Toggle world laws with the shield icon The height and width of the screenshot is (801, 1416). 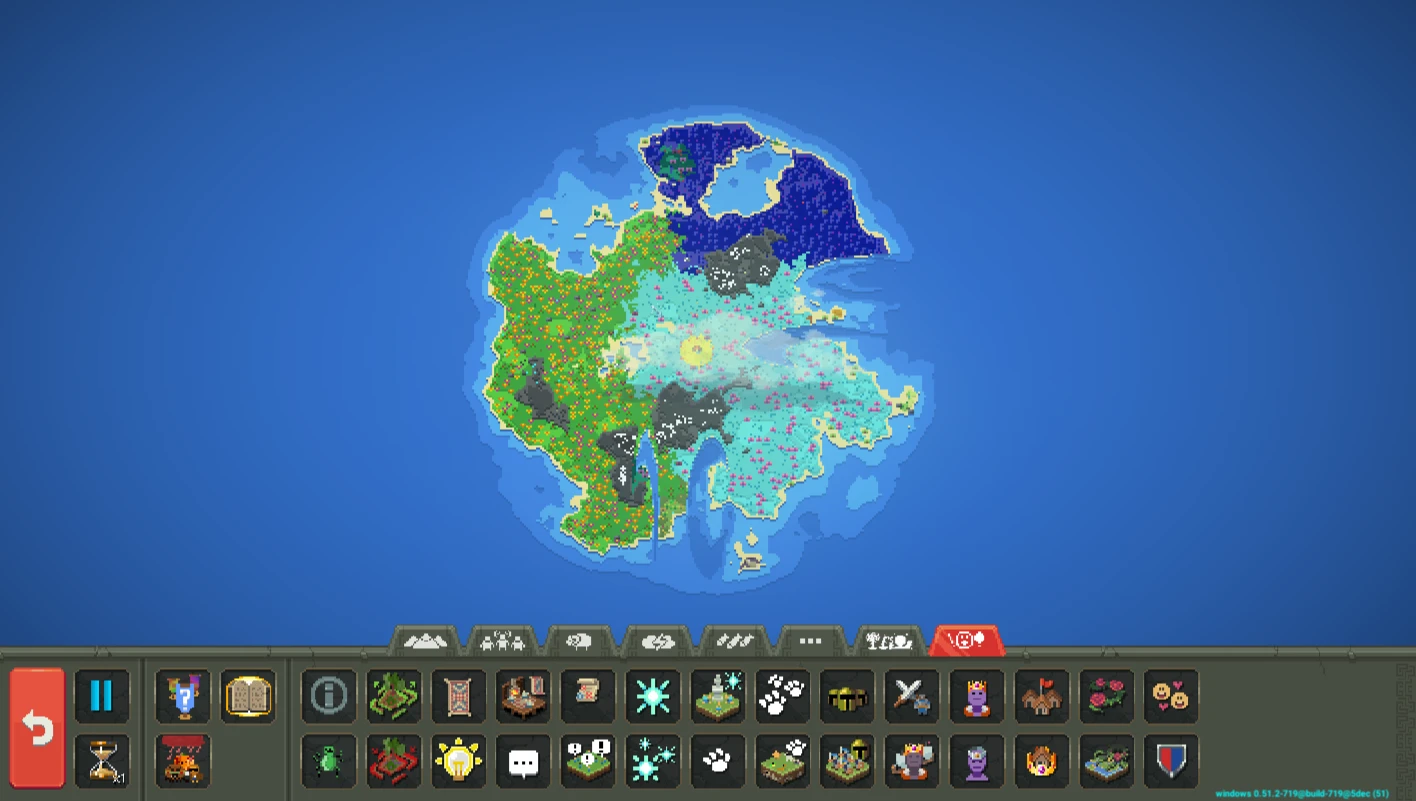click(1173, 760)
